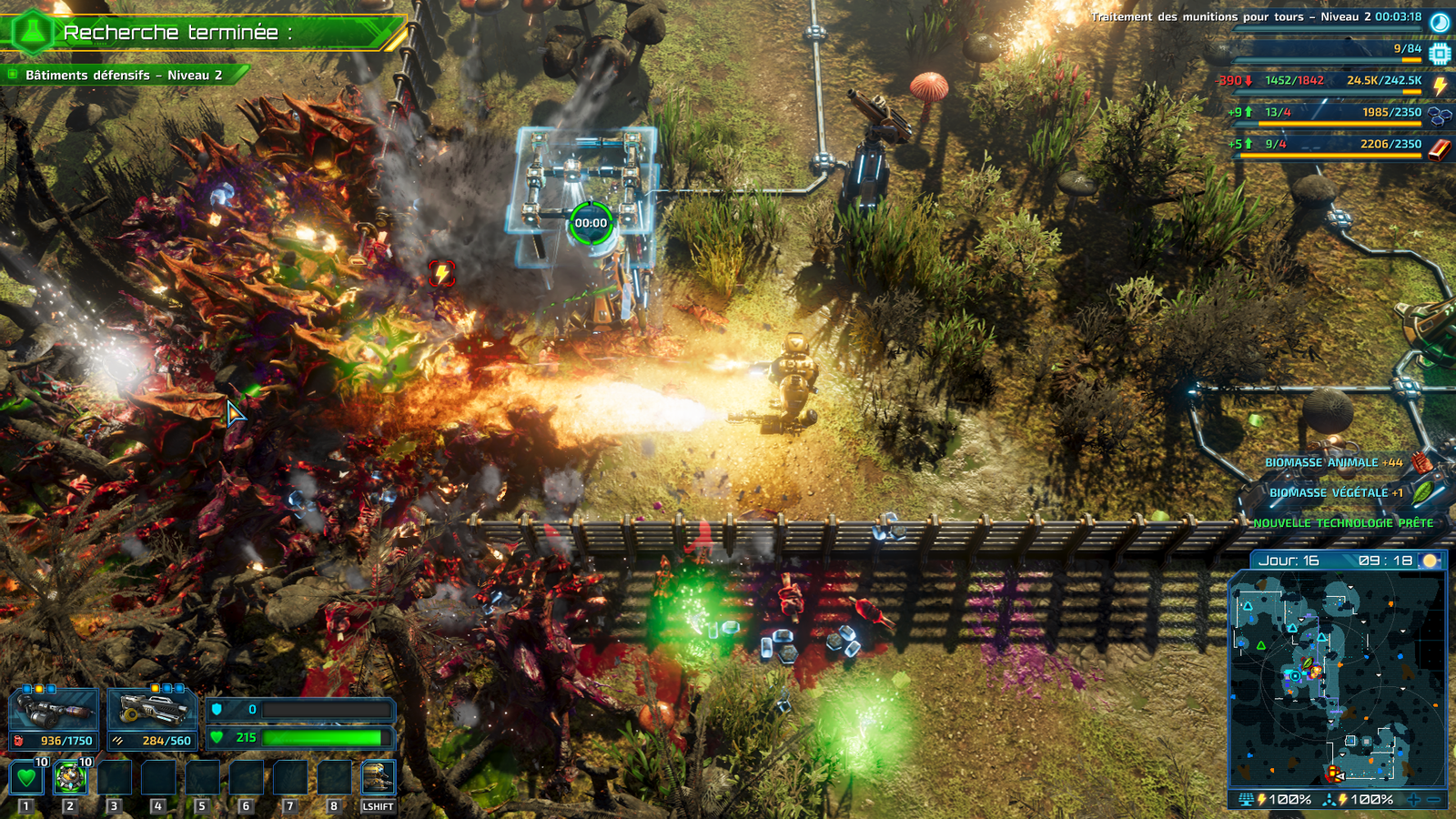Viewport: 1456px width, 819px height.
Task: Click the sun day-cycle icon above the minimap
Action: (1430, 561)
